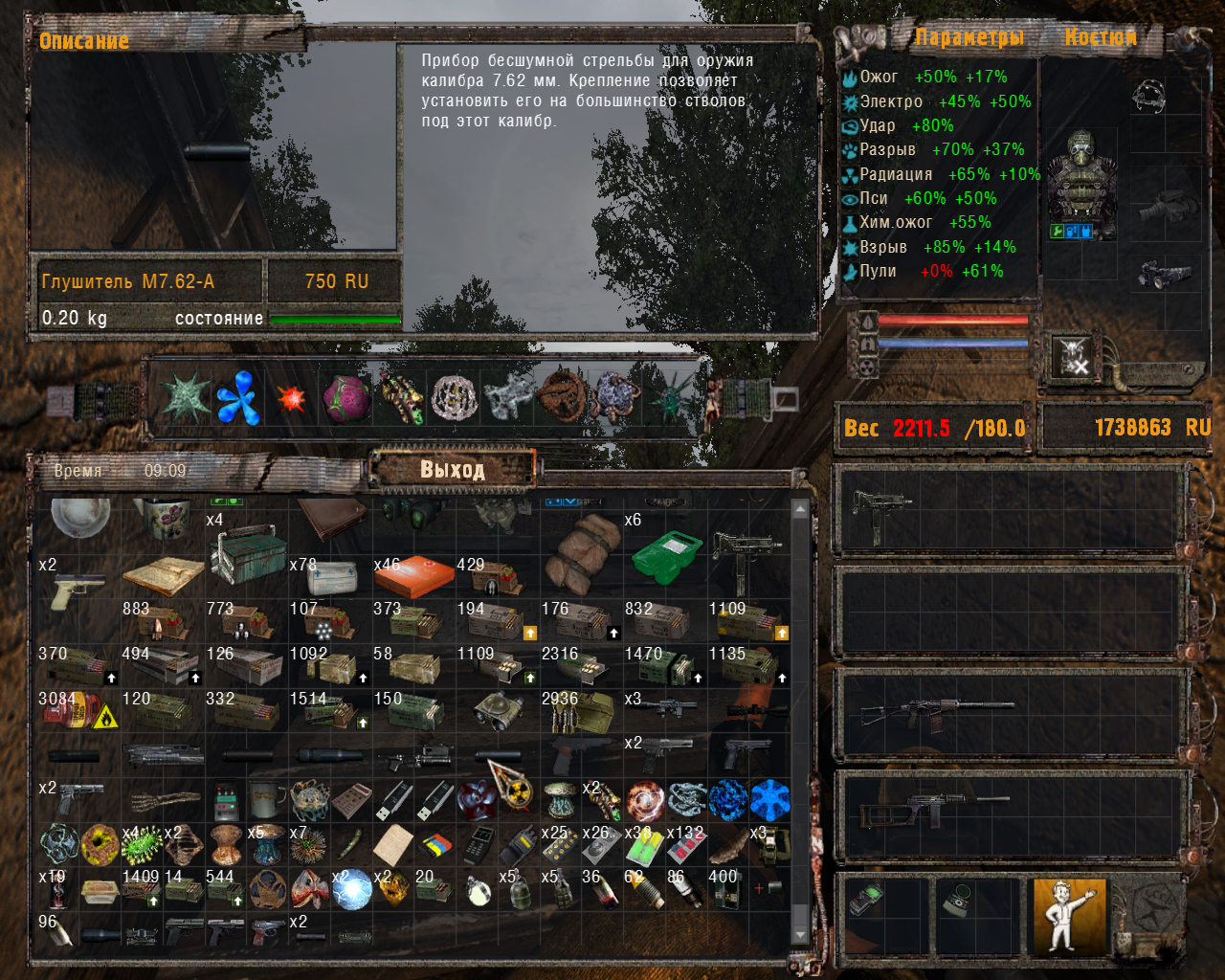
Task: Select the silenced rifle in bottom weapon slot
Action: tap(933, 810)
